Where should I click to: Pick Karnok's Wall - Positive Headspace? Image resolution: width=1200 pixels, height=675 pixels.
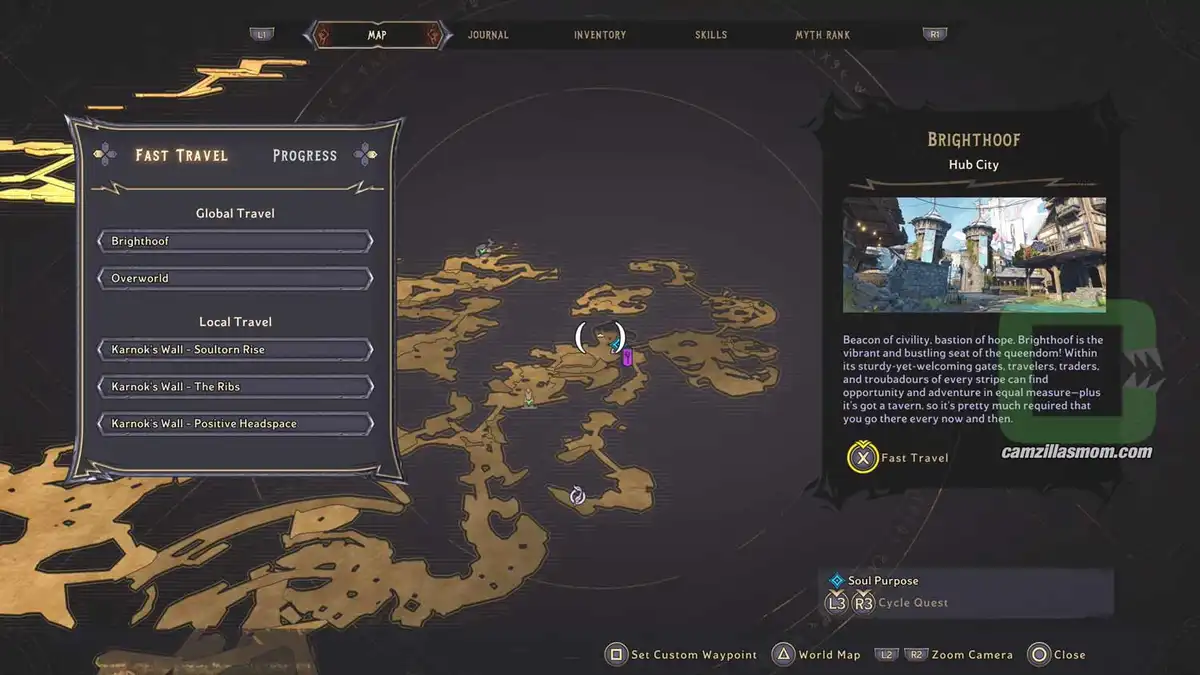[235, 424]
